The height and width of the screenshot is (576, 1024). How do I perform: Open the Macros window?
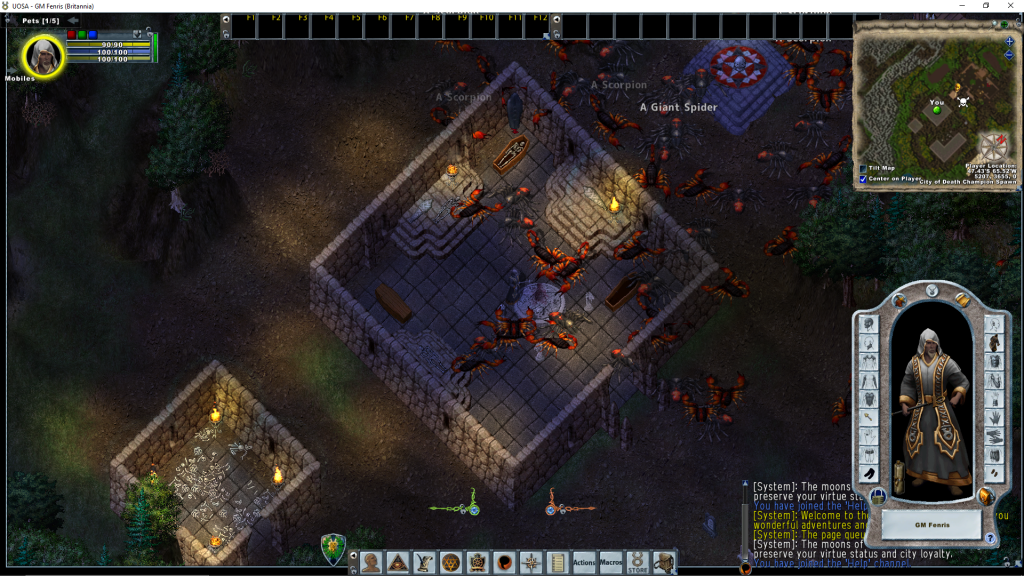click(x=611, y=562)
